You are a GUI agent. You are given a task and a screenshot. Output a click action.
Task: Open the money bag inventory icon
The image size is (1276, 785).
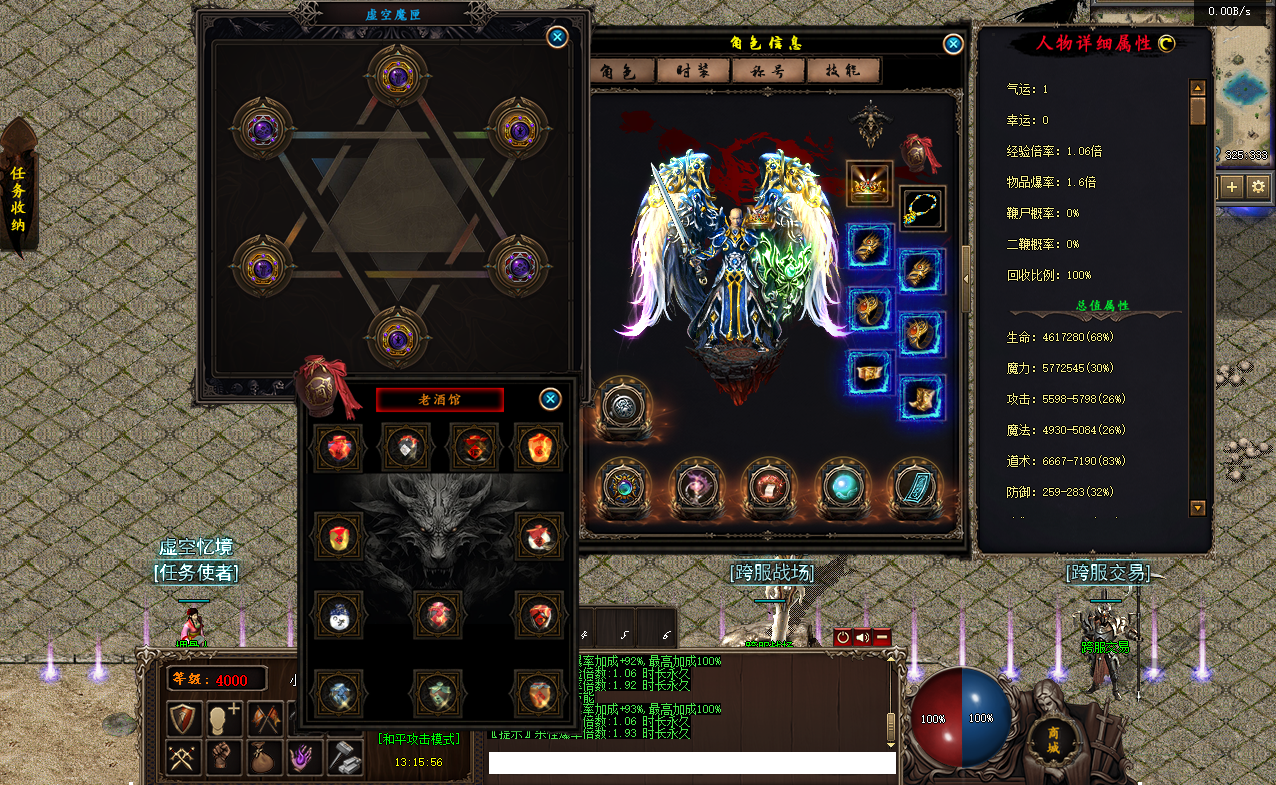click(263, 758)
